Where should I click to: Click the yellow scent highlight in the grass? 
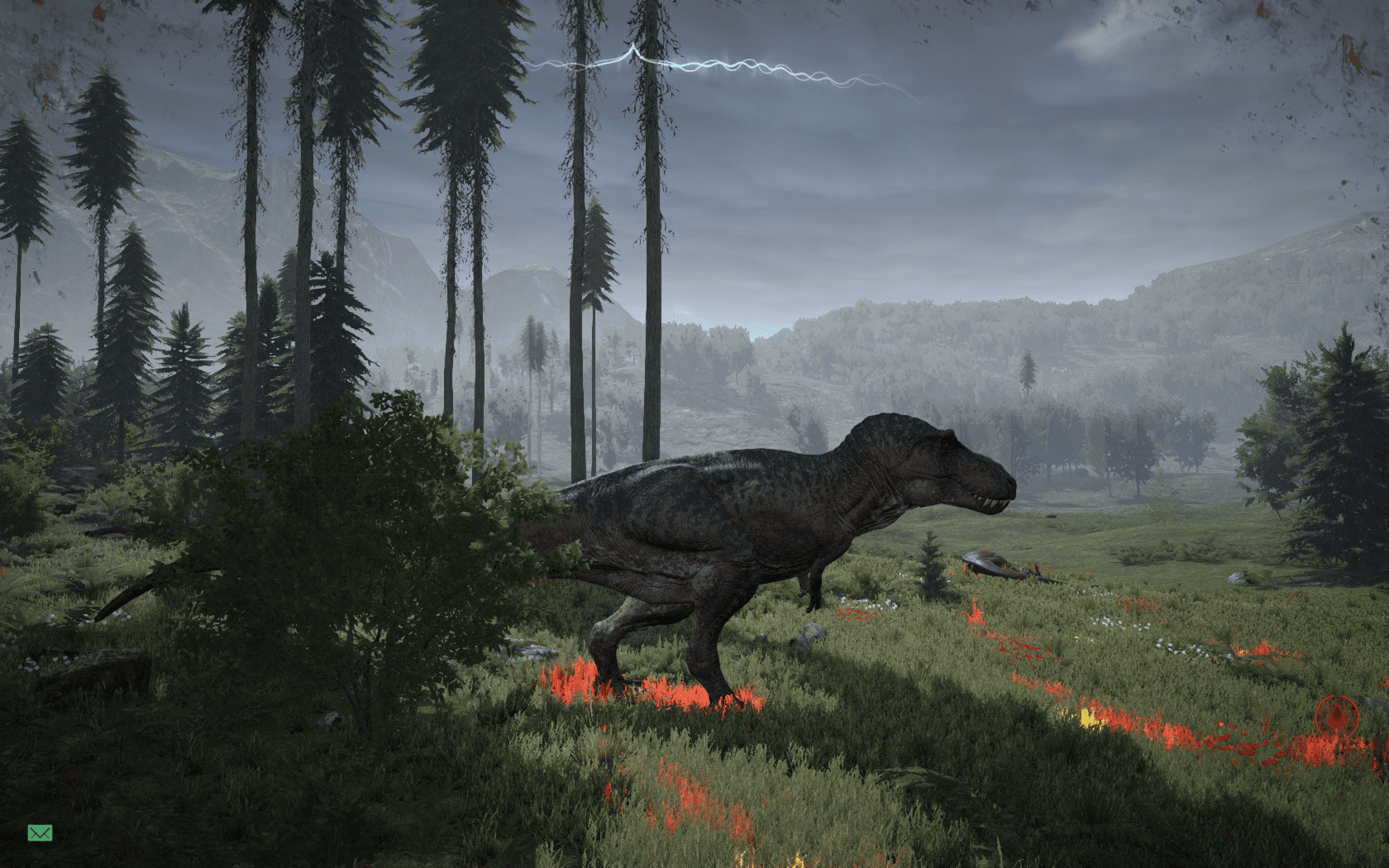1087,718
